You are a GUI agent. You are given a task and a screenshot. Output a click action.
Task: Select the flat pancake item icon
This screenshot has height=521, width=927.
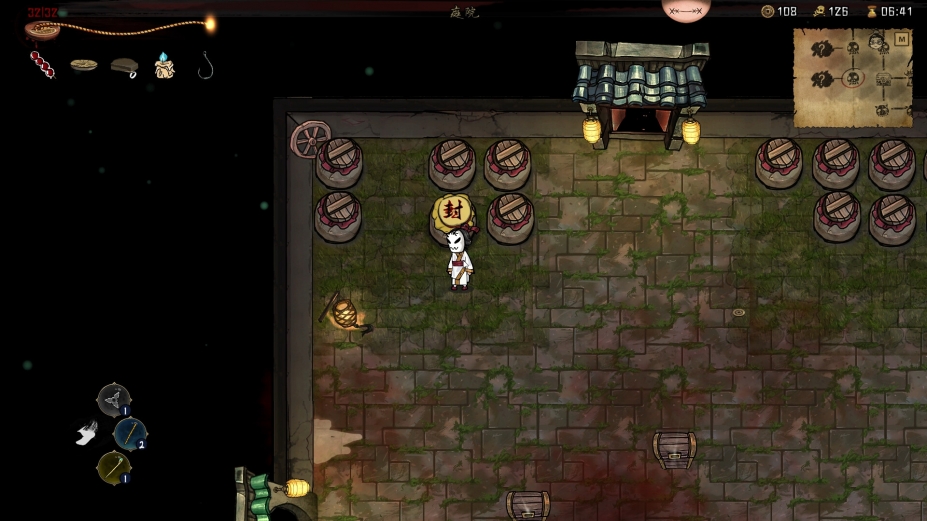84,65
